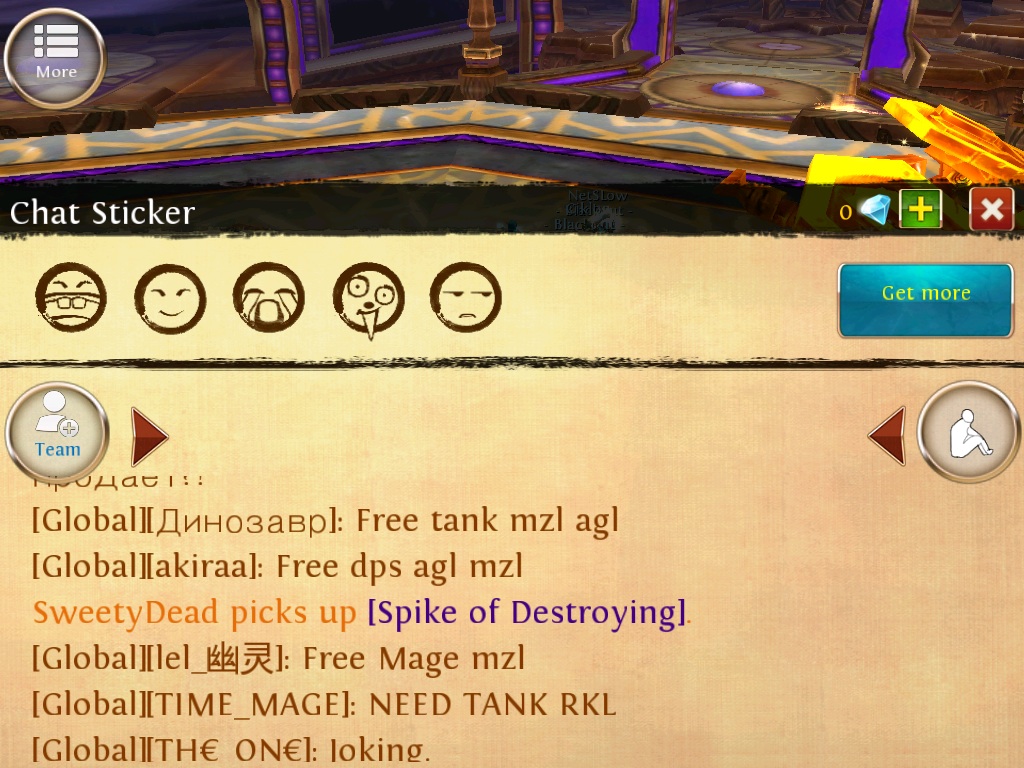Pick the shocked drooling face sticker
Viewport: 1024px width, 768px height.
coord(367,299)
